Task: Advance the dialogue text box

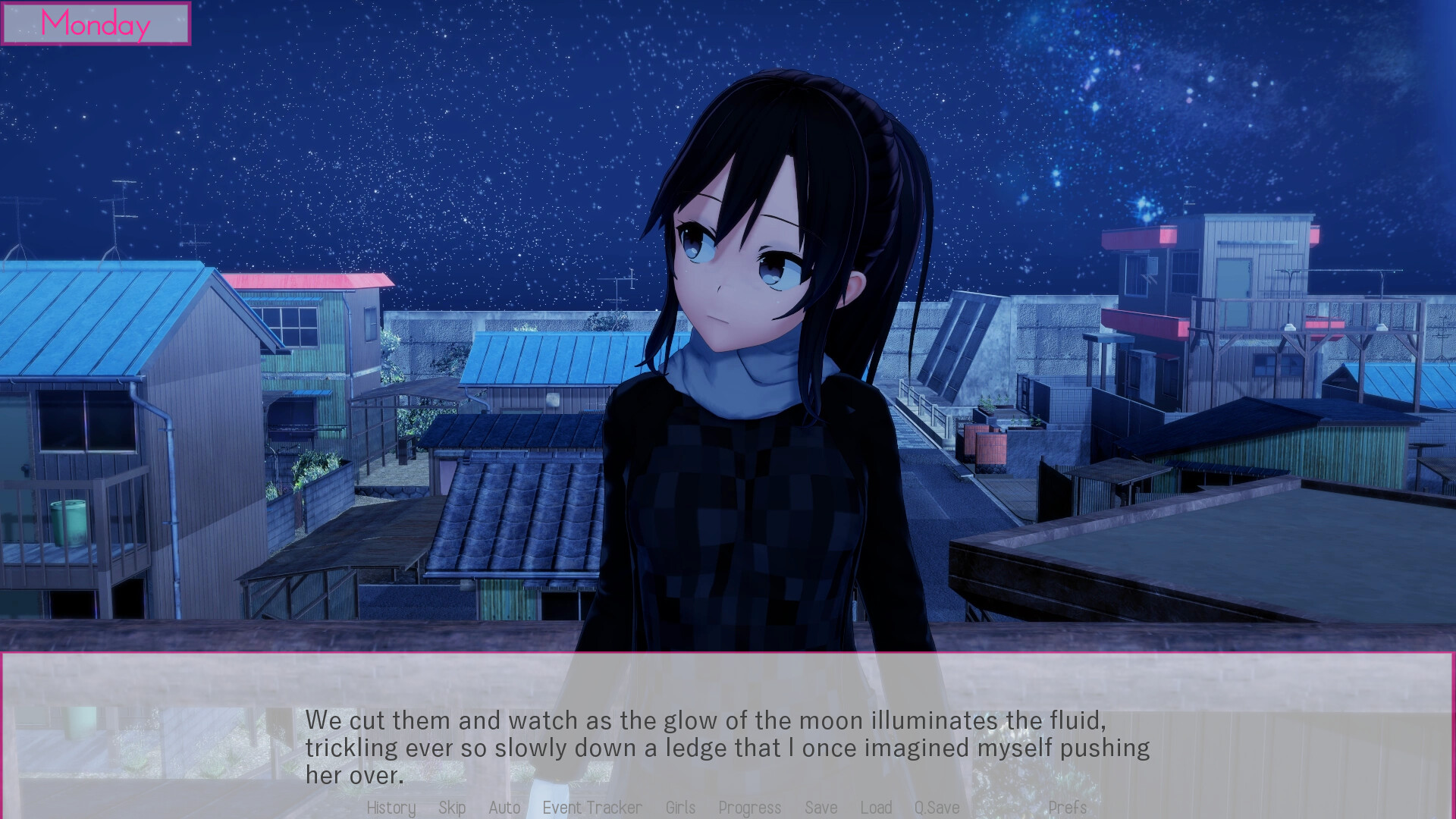Action: point(726,746)
